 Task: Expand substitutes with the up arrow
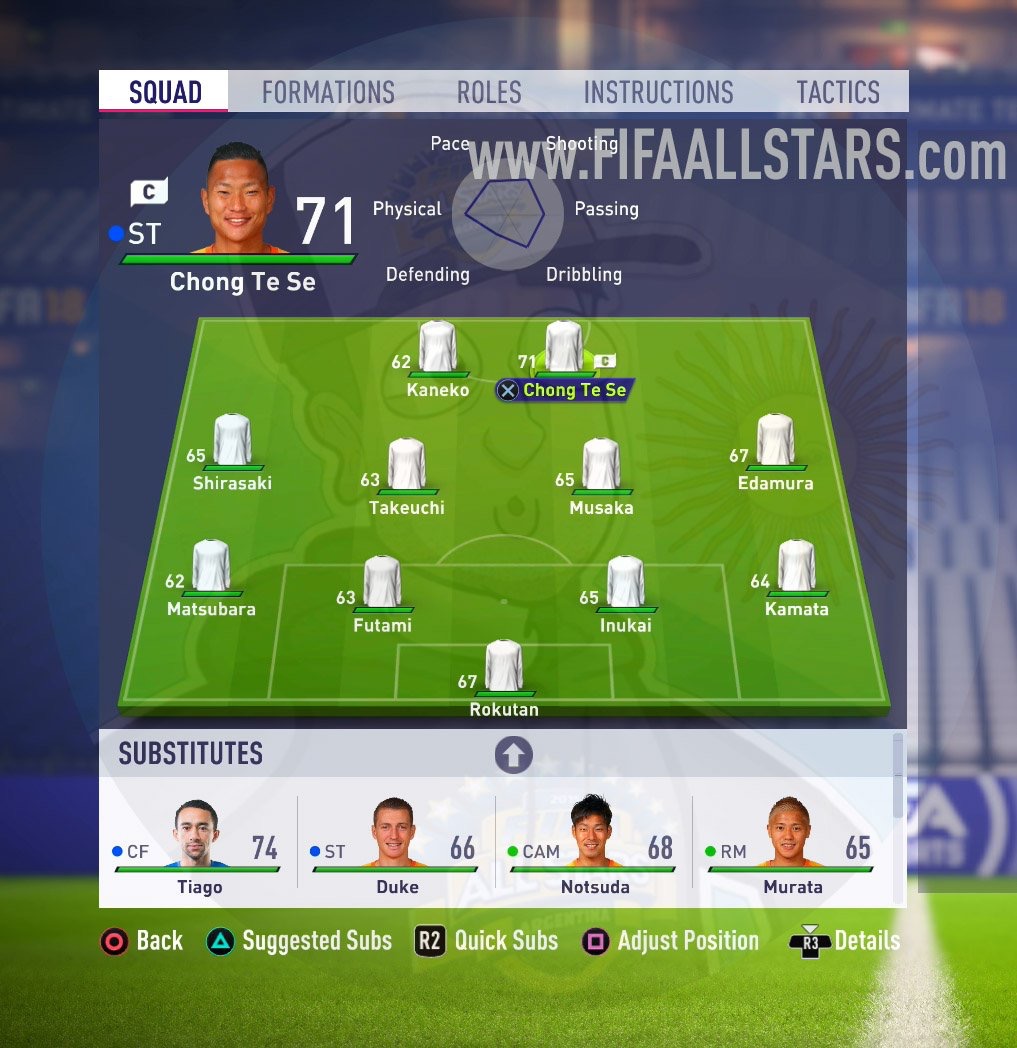pyautogui.click(x=513, y=755)
